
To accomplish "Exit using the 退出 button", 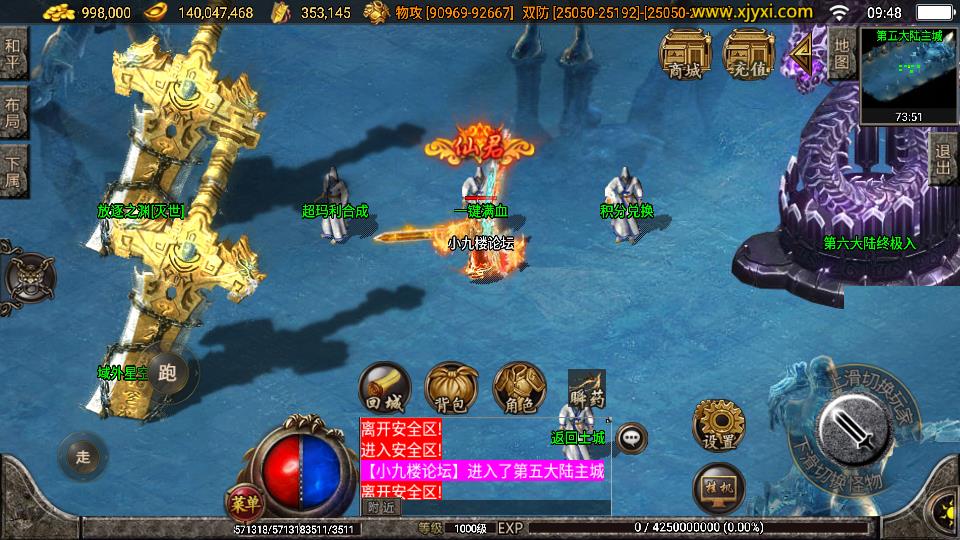I will 941,160.
